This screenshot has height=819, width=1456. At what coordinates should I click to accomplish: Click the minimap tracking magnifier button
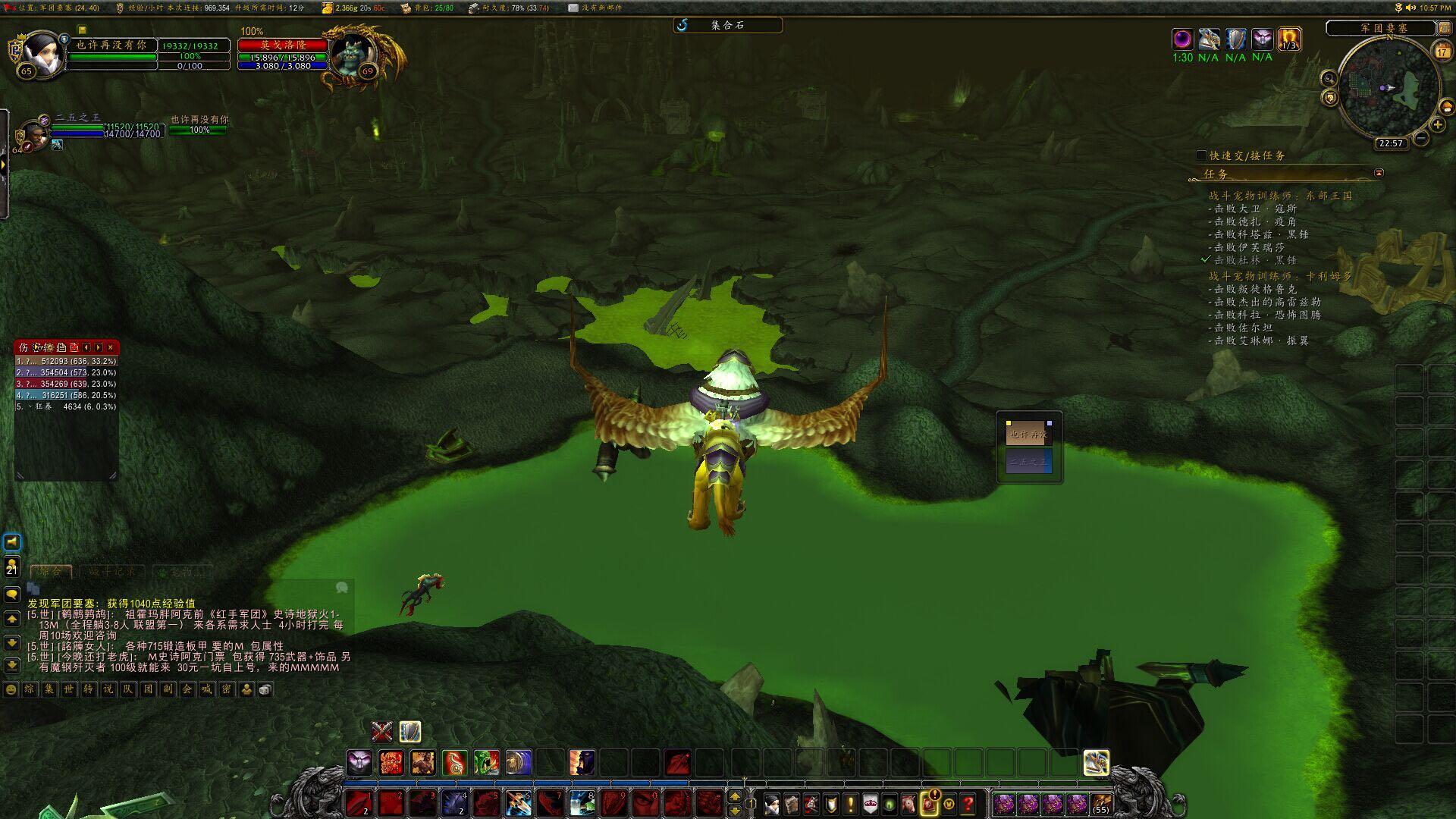1329,79
